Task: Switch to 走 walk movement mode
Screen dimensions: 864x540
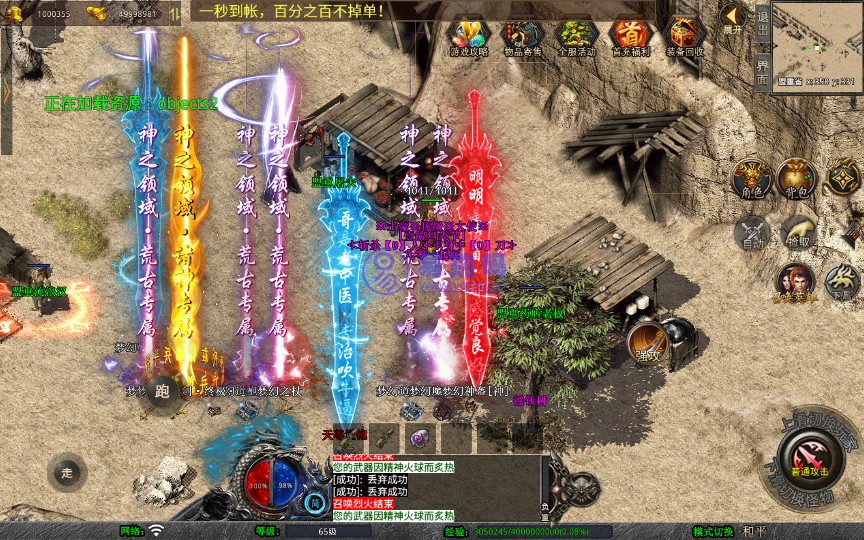Action: 67,470
